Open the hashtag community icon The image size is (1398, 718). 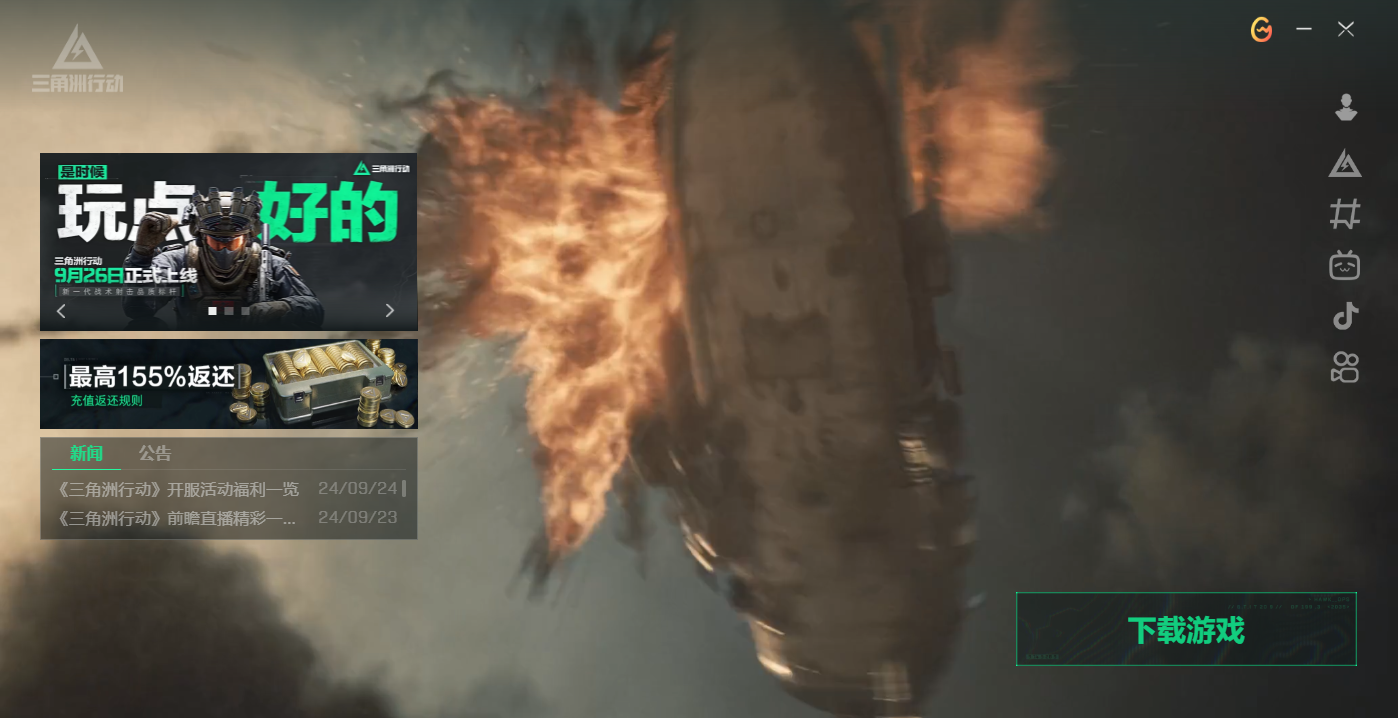click(x=1346, y=214)
